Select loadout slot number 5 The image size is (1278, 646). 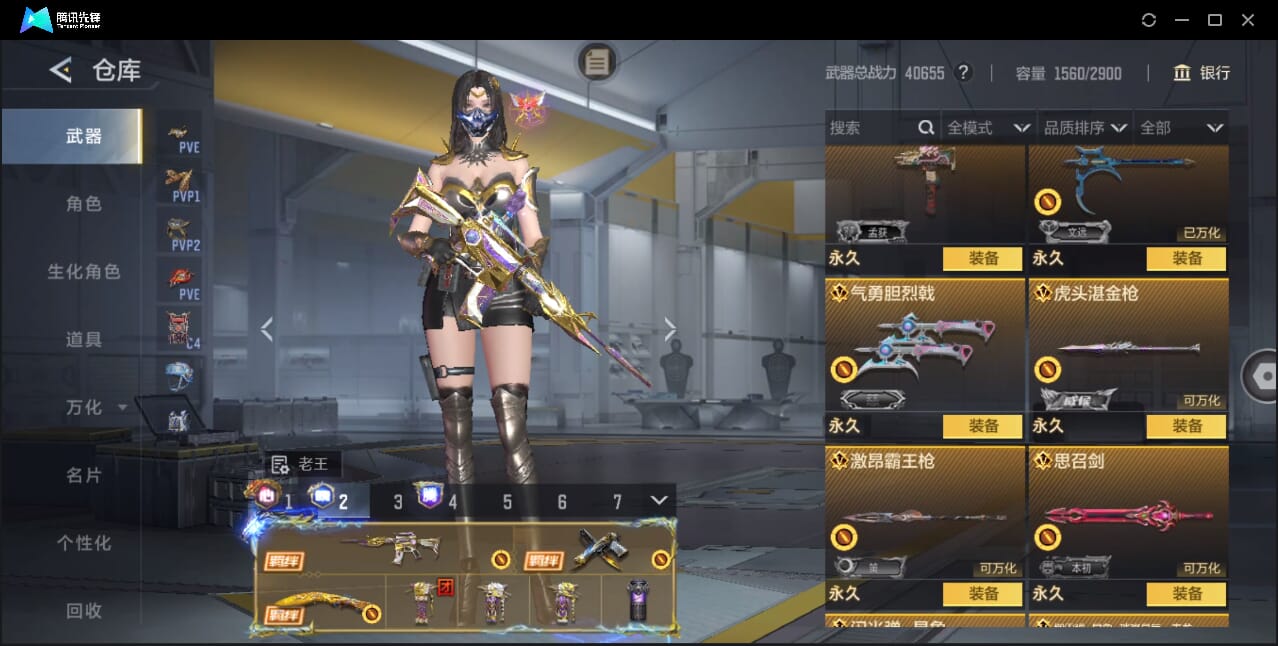pyautogui.click(x=507, y=502)
